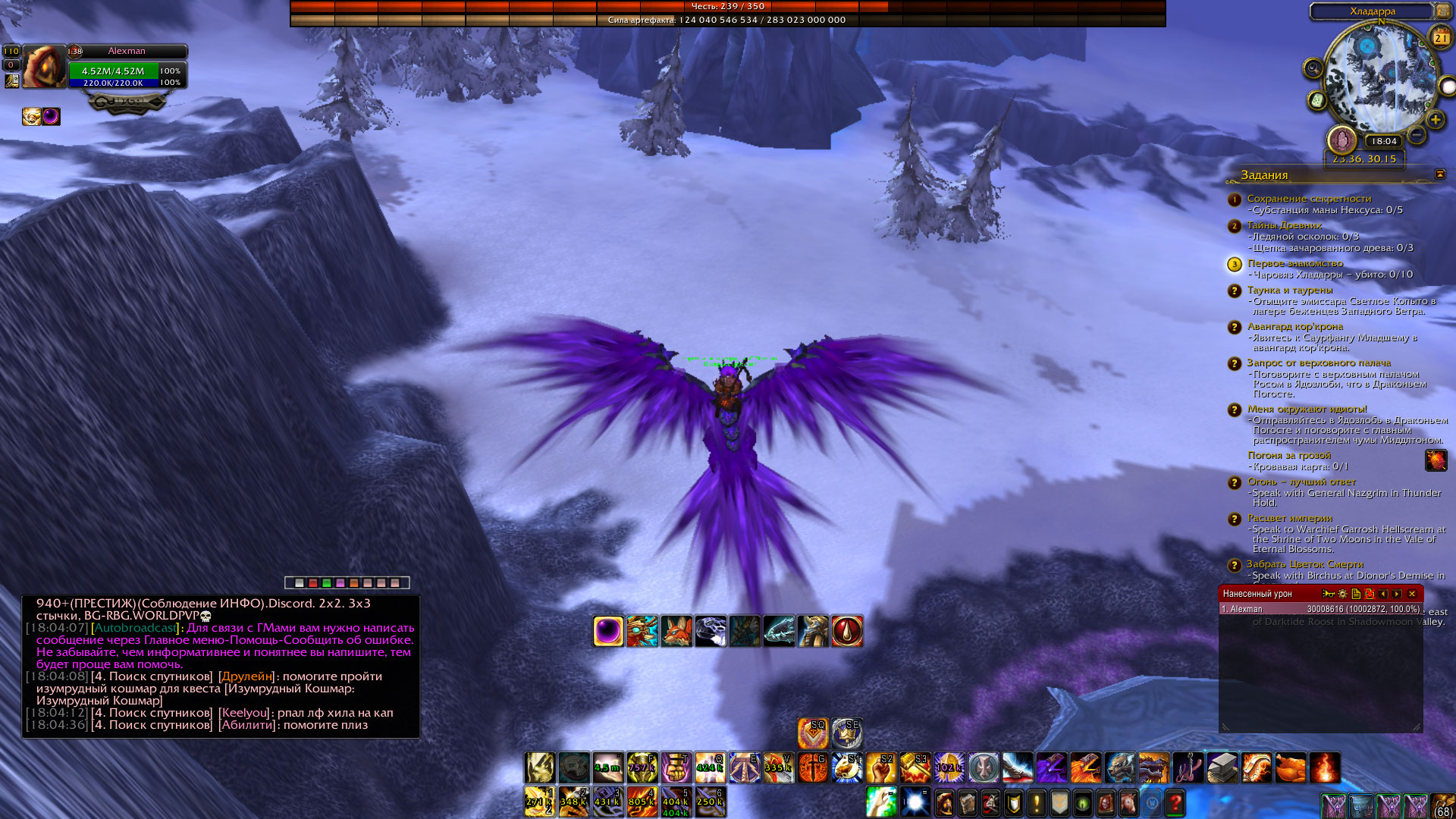Select the Alexman player portrait

tap(44, 67)
